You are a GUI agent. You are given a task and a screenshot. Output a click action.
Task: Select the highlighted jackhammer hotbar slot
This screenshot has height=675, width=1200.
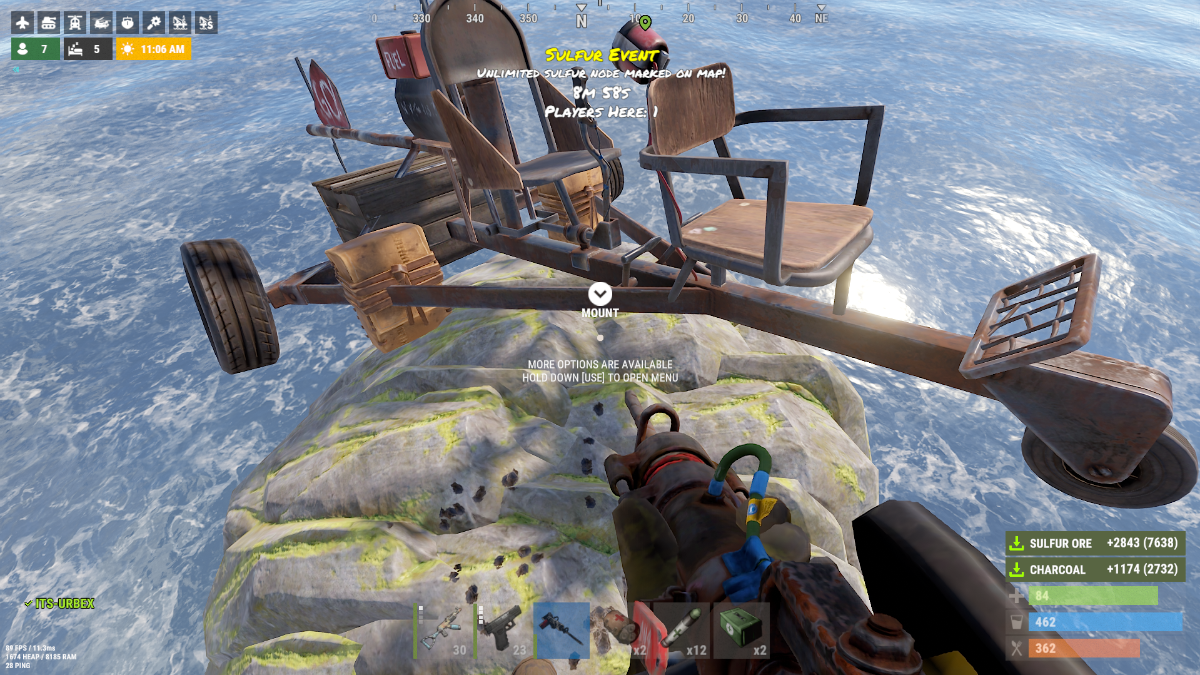562,630
